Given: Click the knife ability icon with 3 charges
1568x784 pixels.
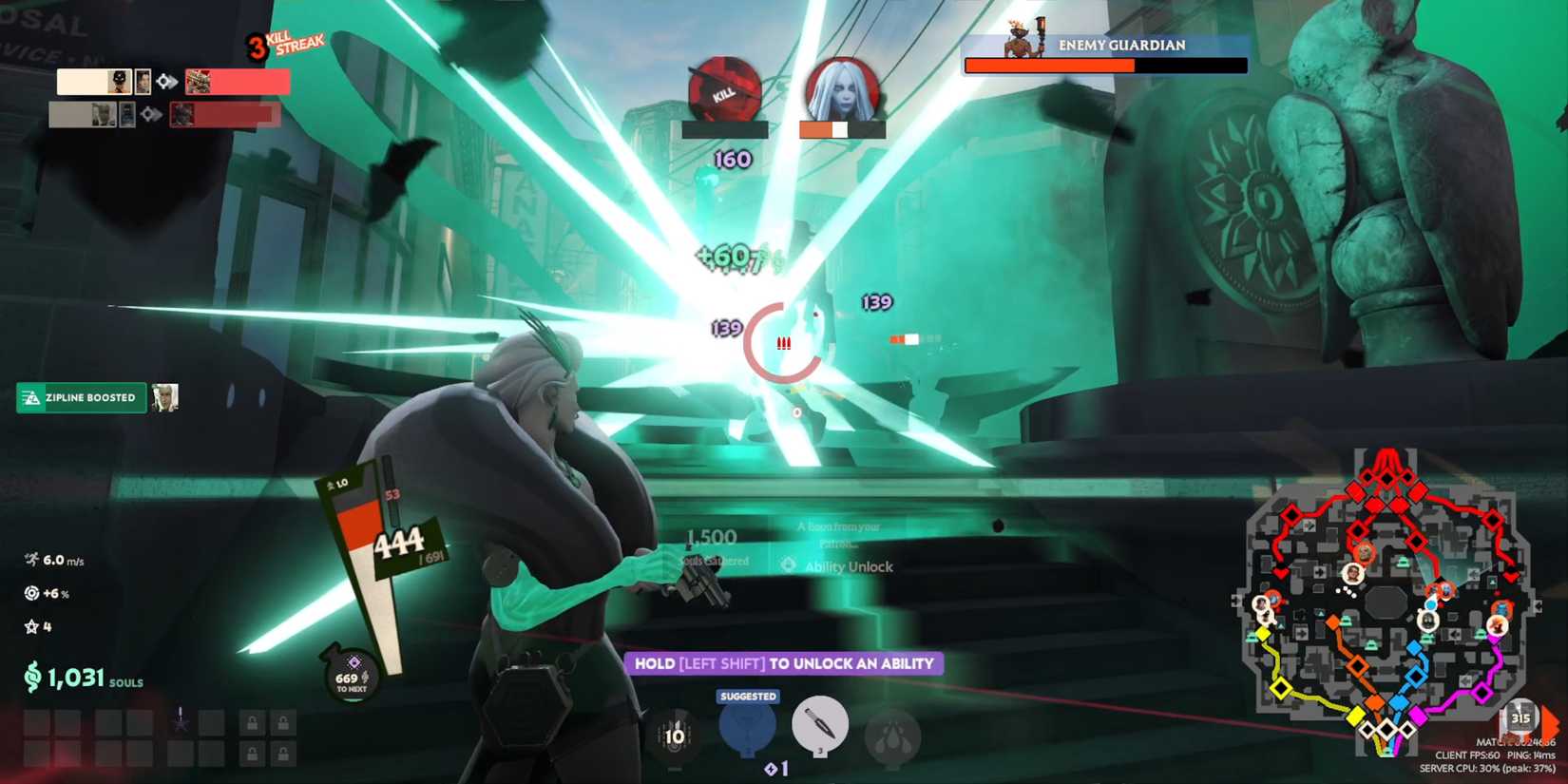Looking at the screenshot, I should (x=821, y=726).
